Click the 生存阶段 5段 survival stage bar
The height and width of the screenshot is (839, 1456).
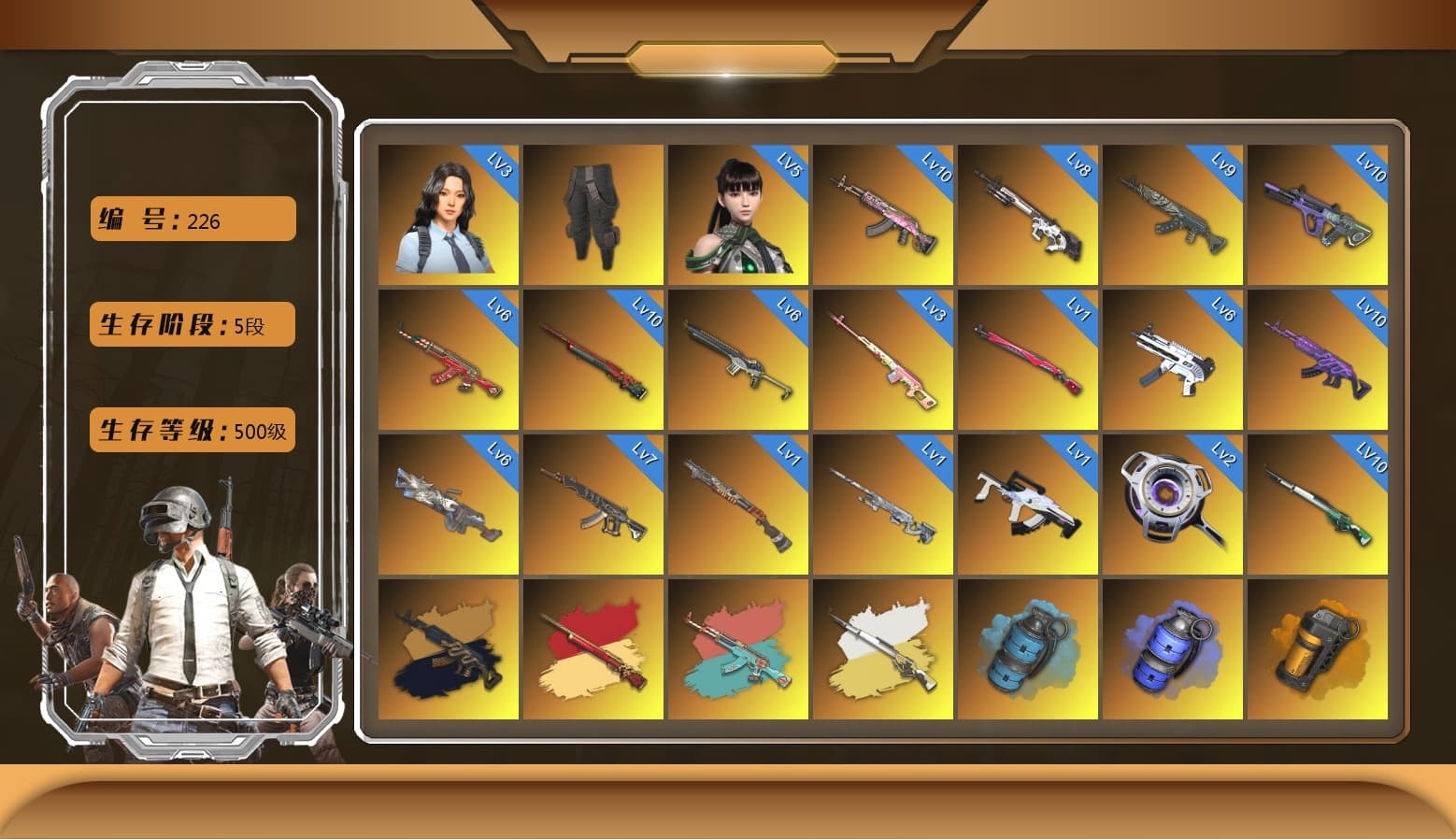tap(192, 324)
